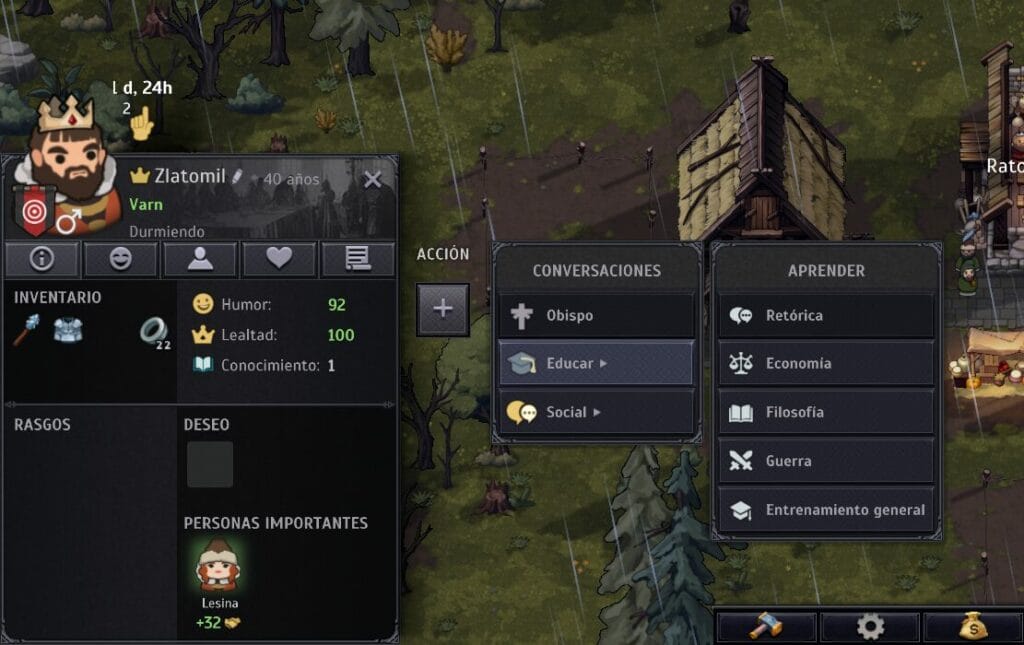The height and width of the screenshot is (645, 1024).
Task: Close the Zlatomil character panel
Action: pyautogui.click(x=372, y=179)
